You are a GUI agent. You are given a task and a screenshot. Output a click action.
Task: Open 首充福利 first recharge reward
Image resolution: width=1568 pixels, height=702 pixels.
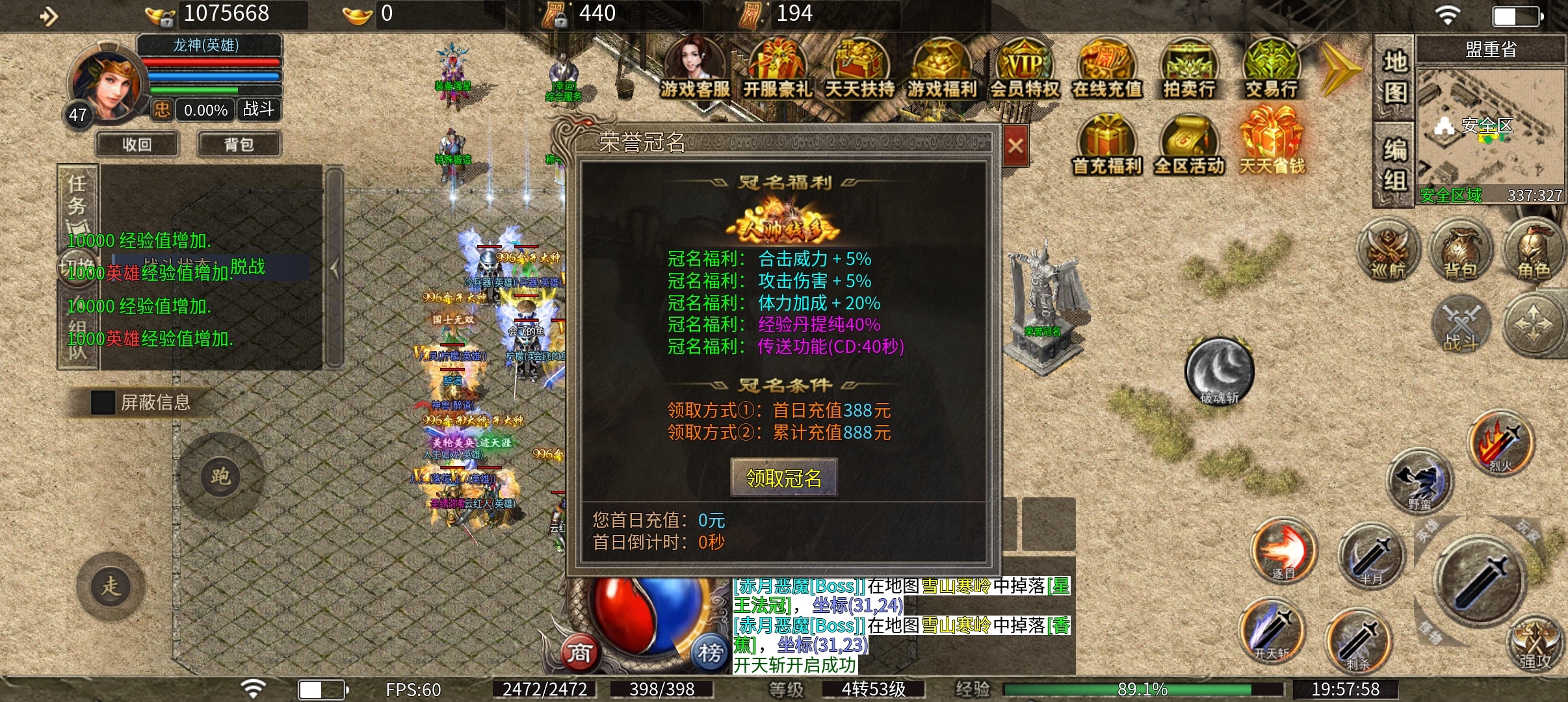(1106, 146)
